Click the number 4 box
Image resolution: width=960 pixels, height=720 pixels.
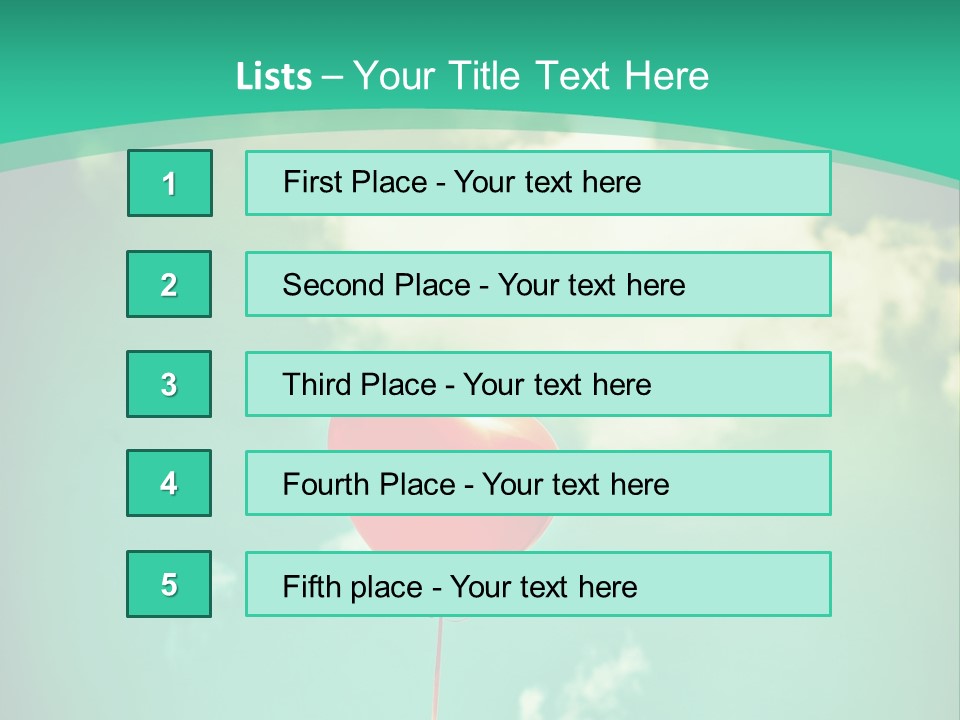[169, 483]
